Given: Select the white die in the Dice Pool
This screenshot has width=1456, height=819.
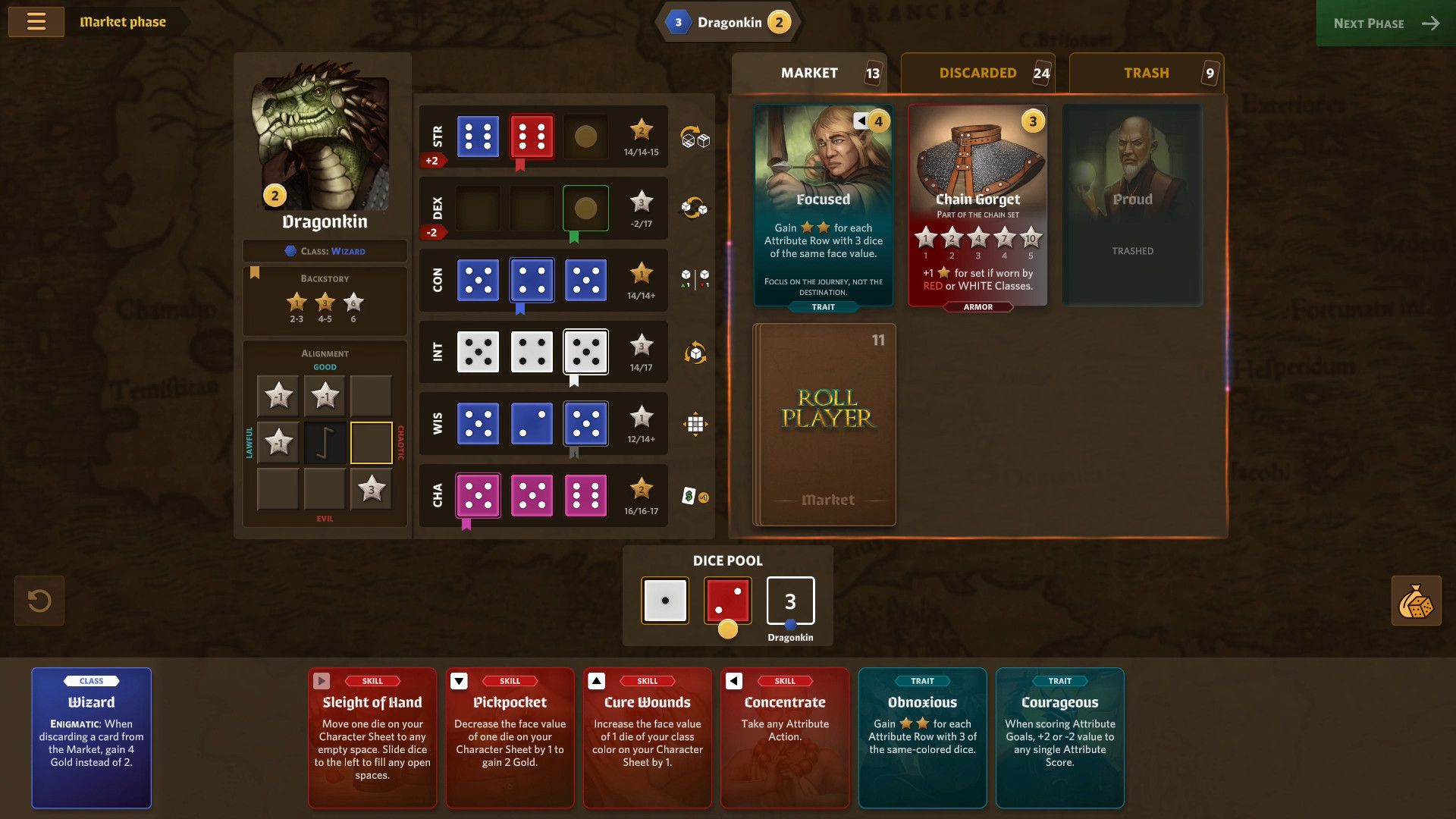Looking at the screenshot, I should tap(665, 600).
